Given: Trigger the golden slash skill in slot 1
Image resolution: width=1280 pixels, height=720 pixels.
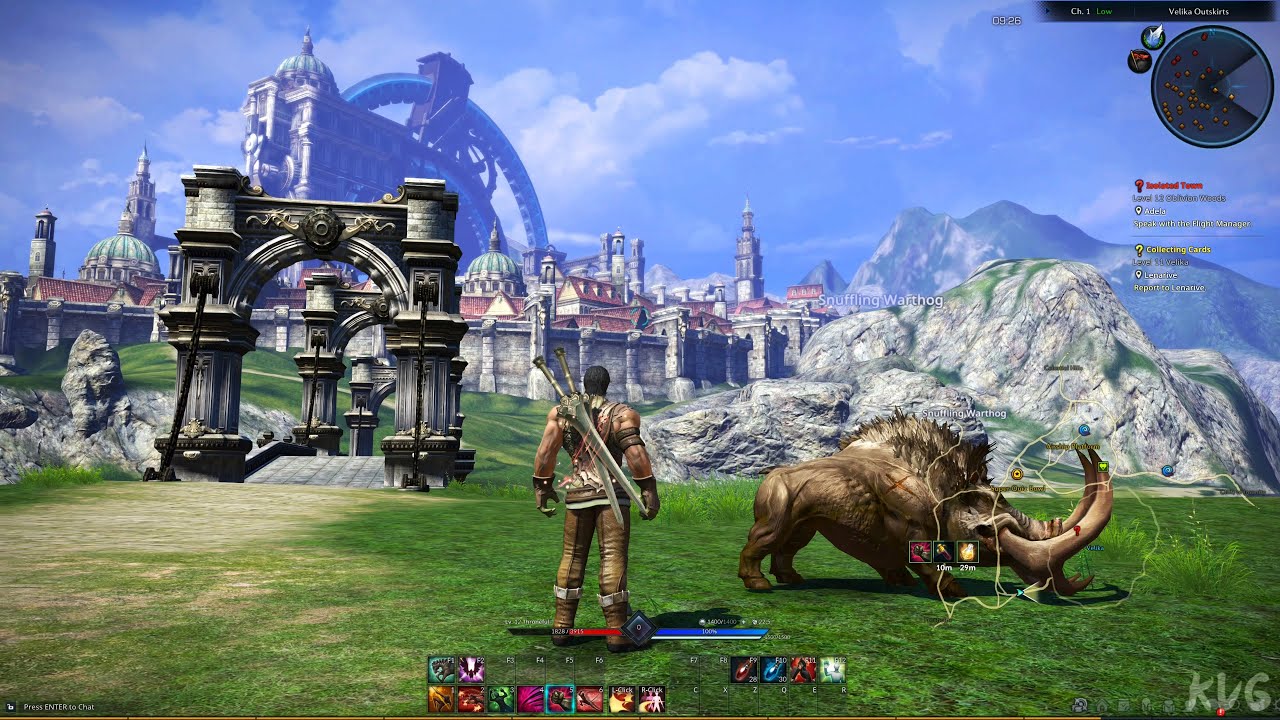Looking at the screenshot, I should click(442, 699).
